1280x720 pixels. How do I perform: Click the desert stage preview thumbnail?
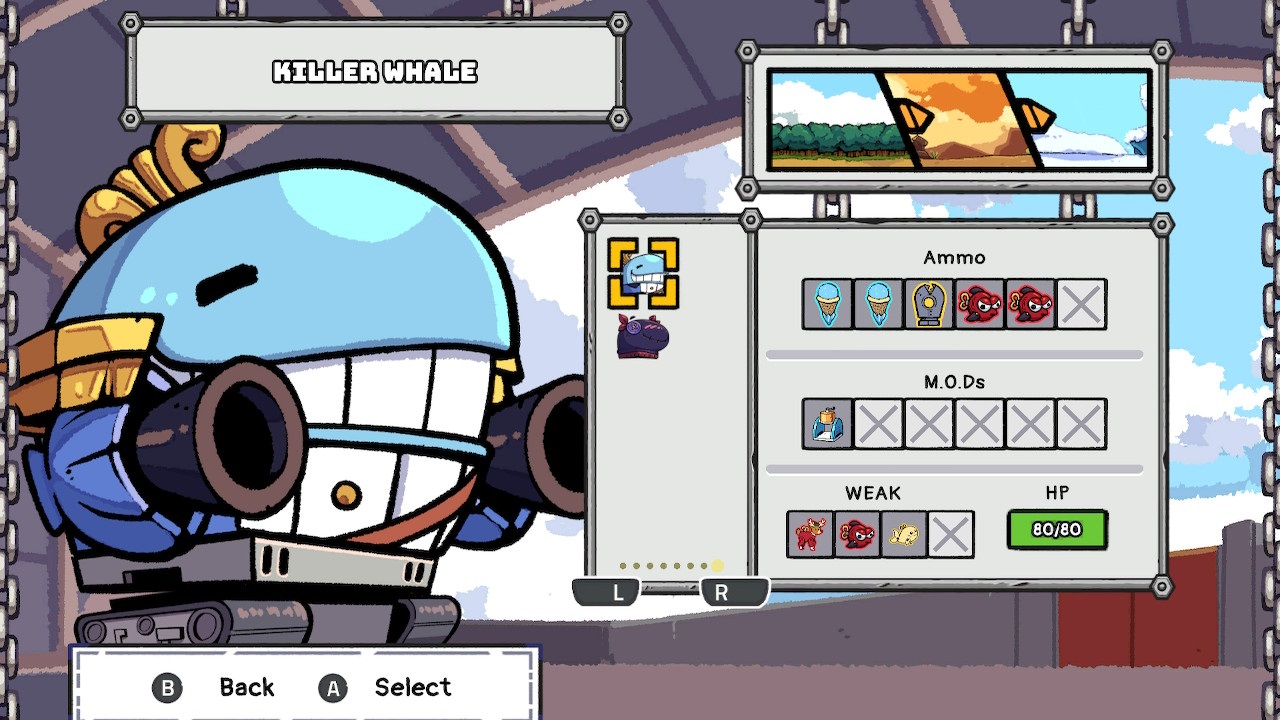(955, 117)
